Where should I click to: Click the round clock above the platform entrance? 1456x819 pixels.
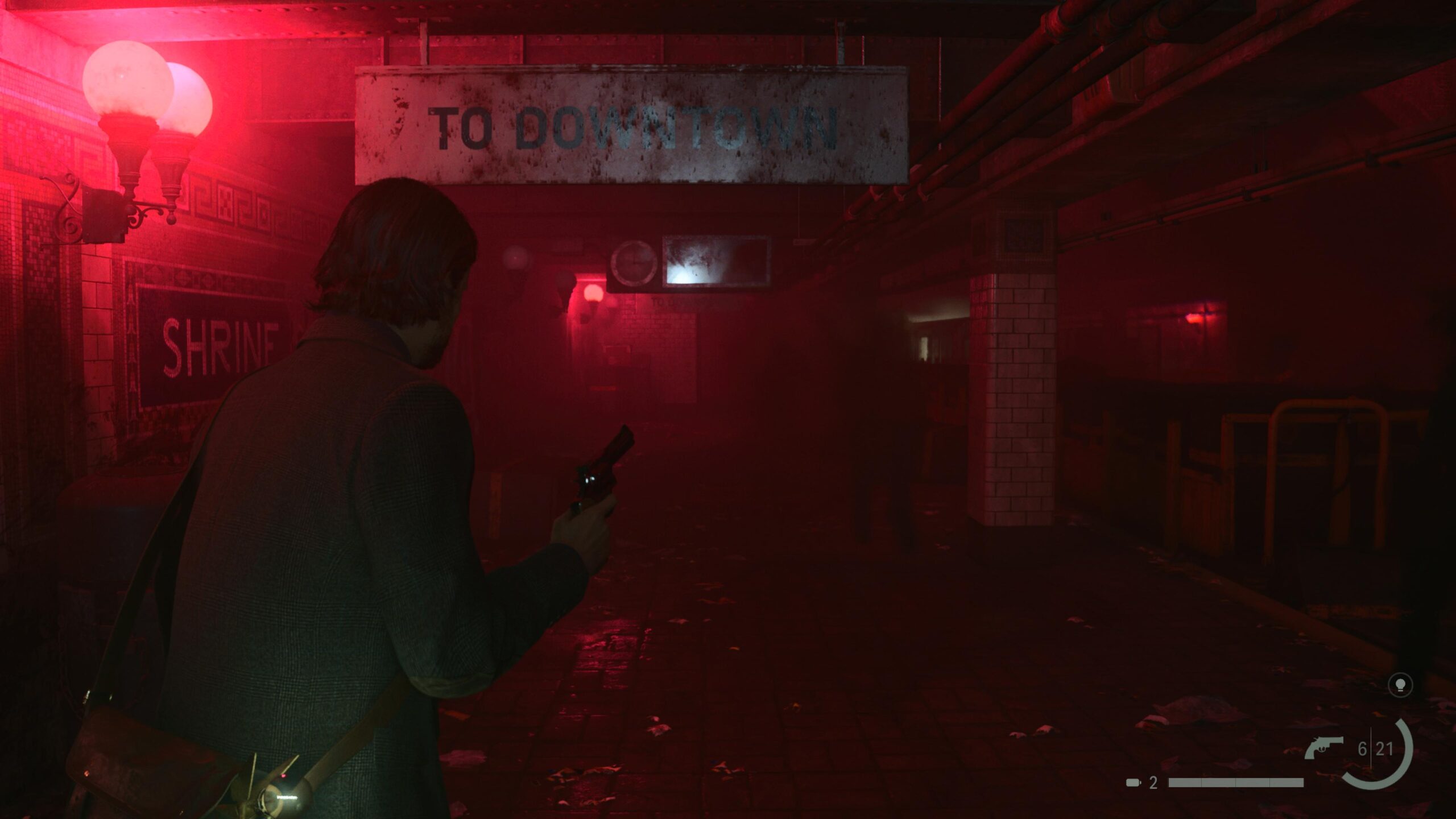tap(634, 262)
